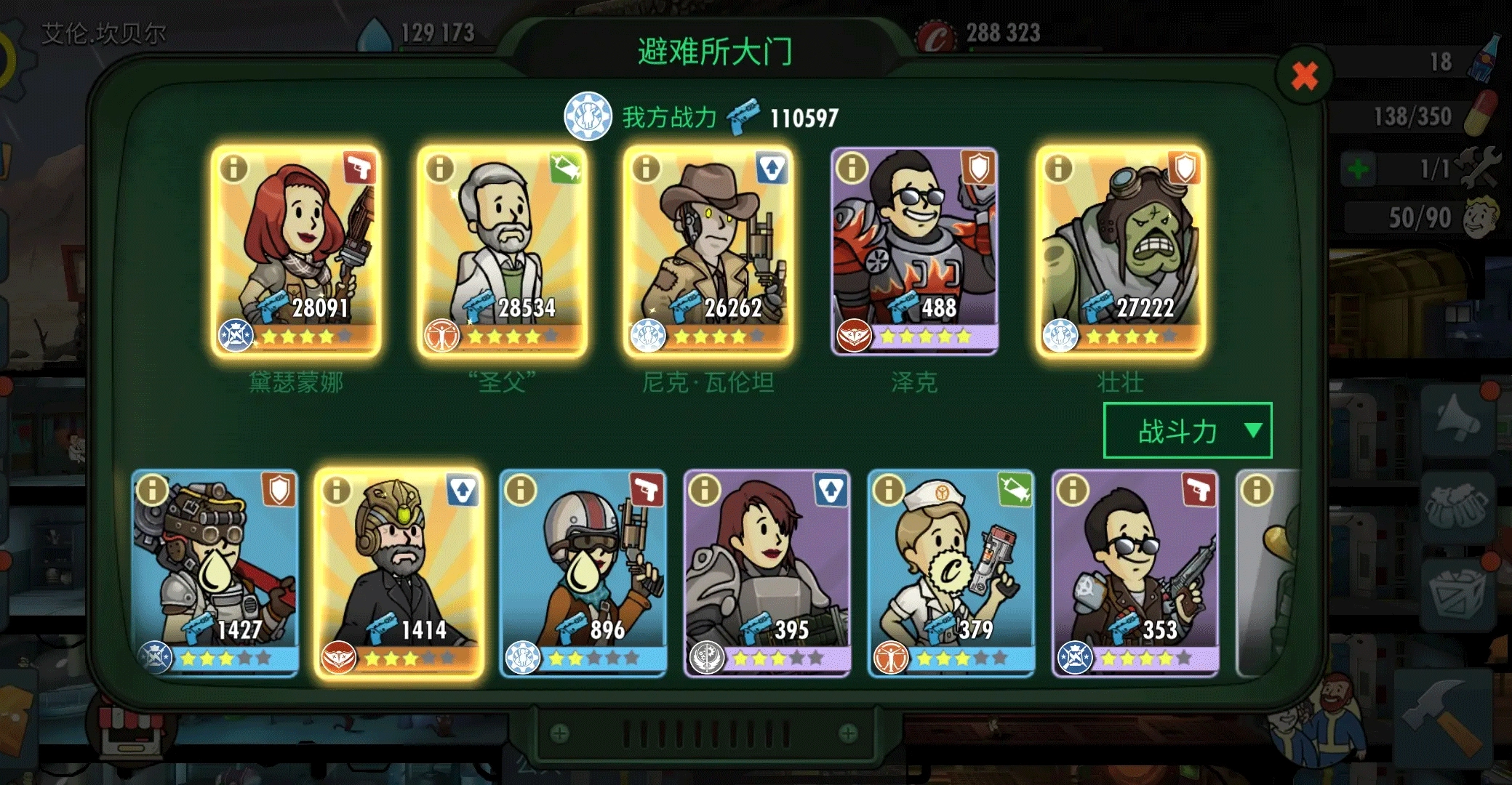This screenshot has width=1512, height=785.
Task: Select the 泽克 card with 488 power
Action: pyautogui.click(x=914, y=251)
